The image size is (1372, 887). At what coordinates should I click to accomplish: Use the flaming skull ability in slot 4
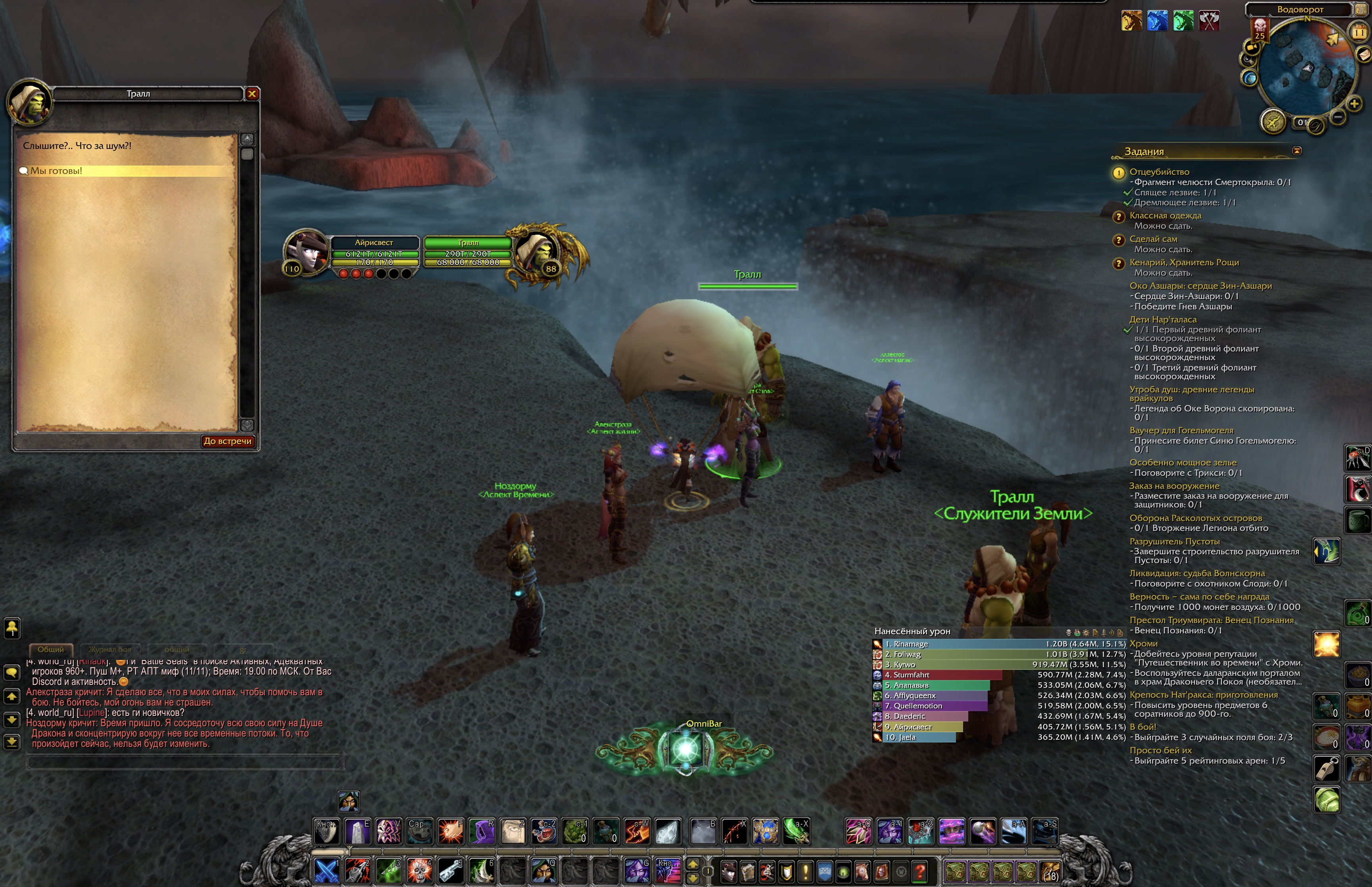coord(420,870)
